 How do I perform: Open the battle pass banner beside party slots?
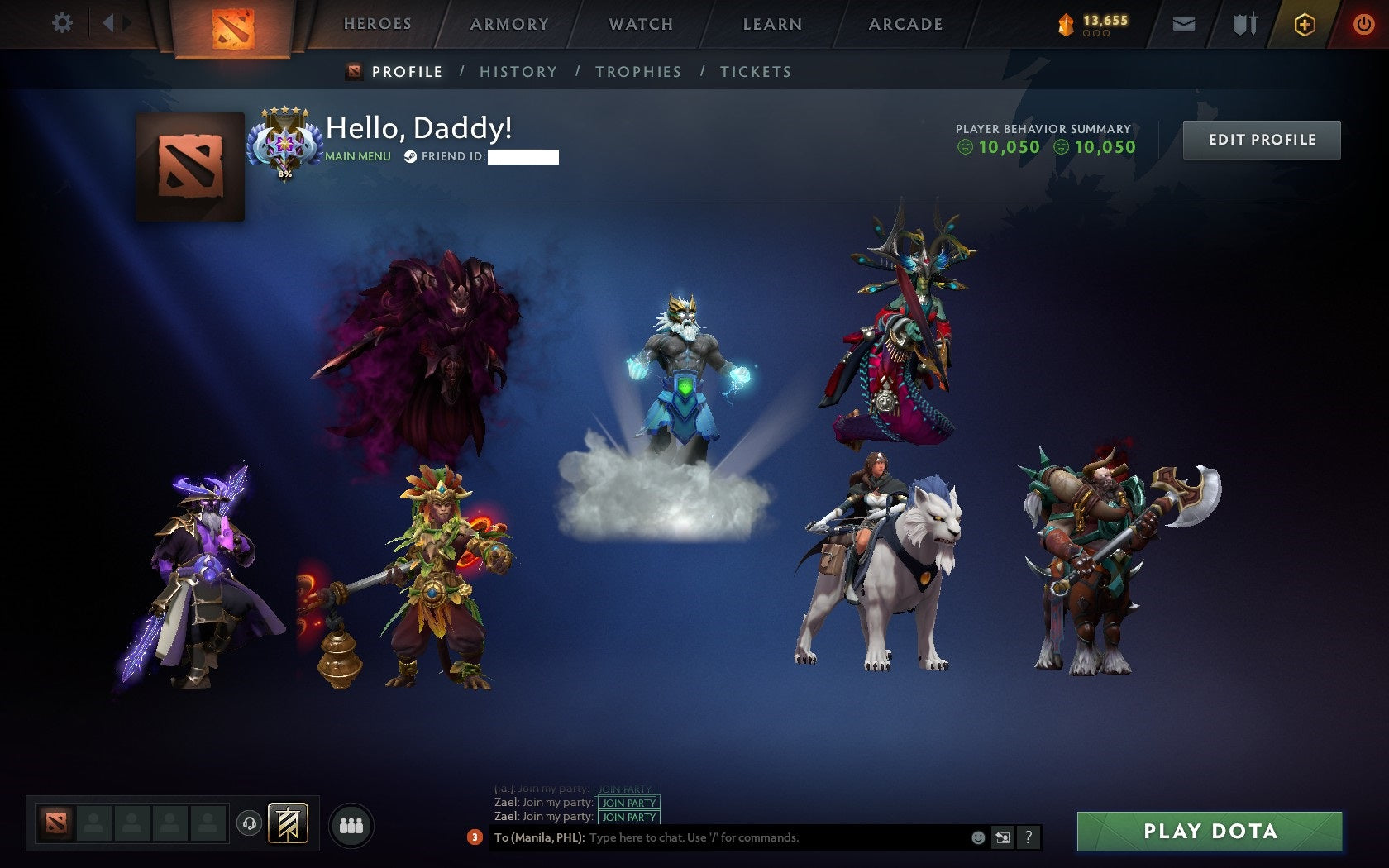289,822
